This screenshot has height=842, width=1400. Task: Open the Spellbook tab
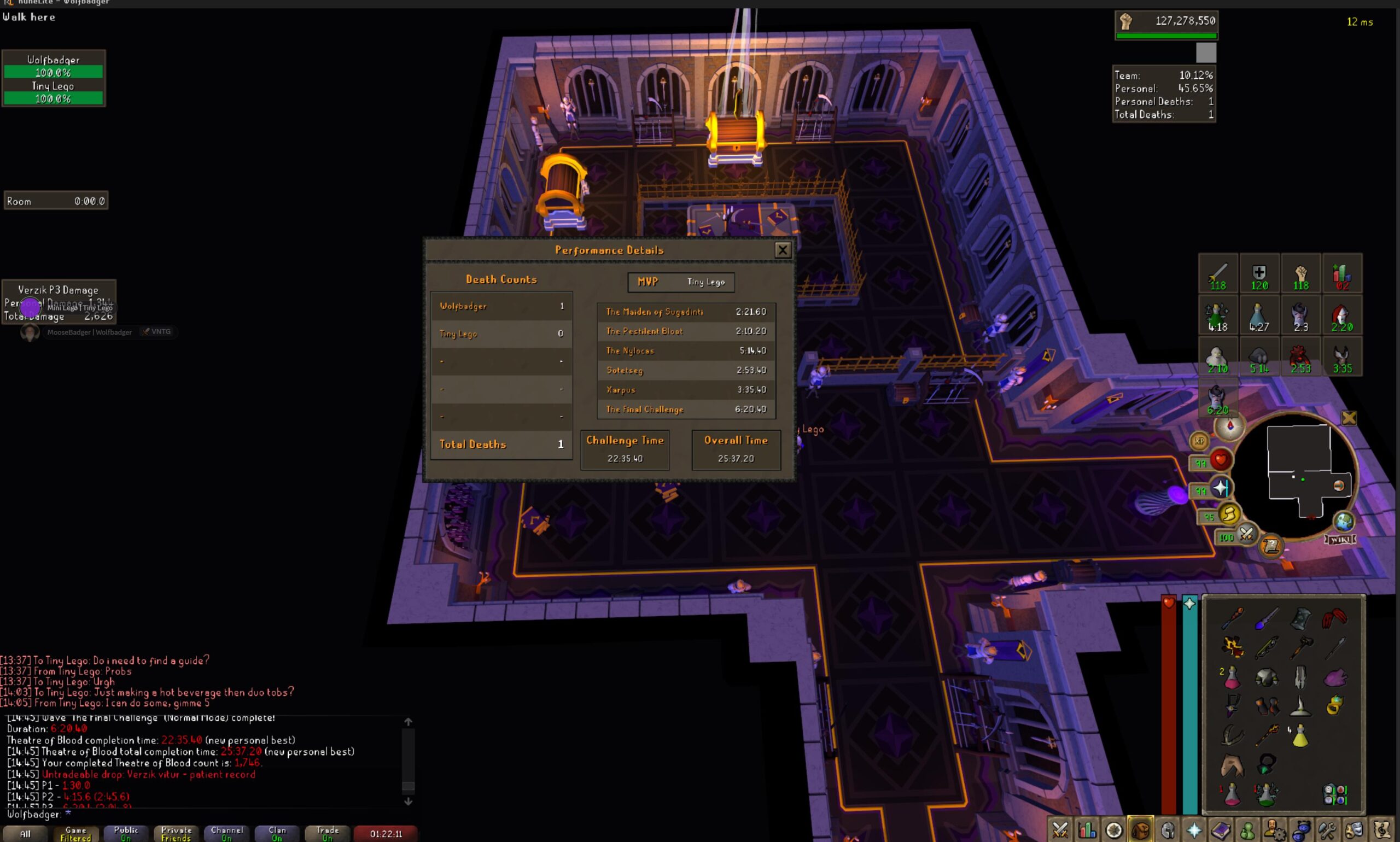pos(1221,830)
